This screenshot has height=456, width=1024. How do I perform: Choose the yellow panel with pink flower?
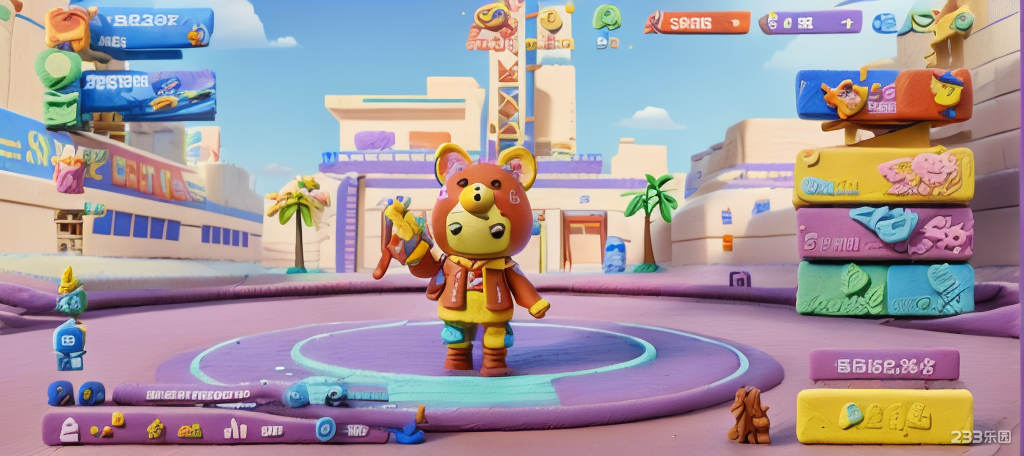click(x=884, y=176)
